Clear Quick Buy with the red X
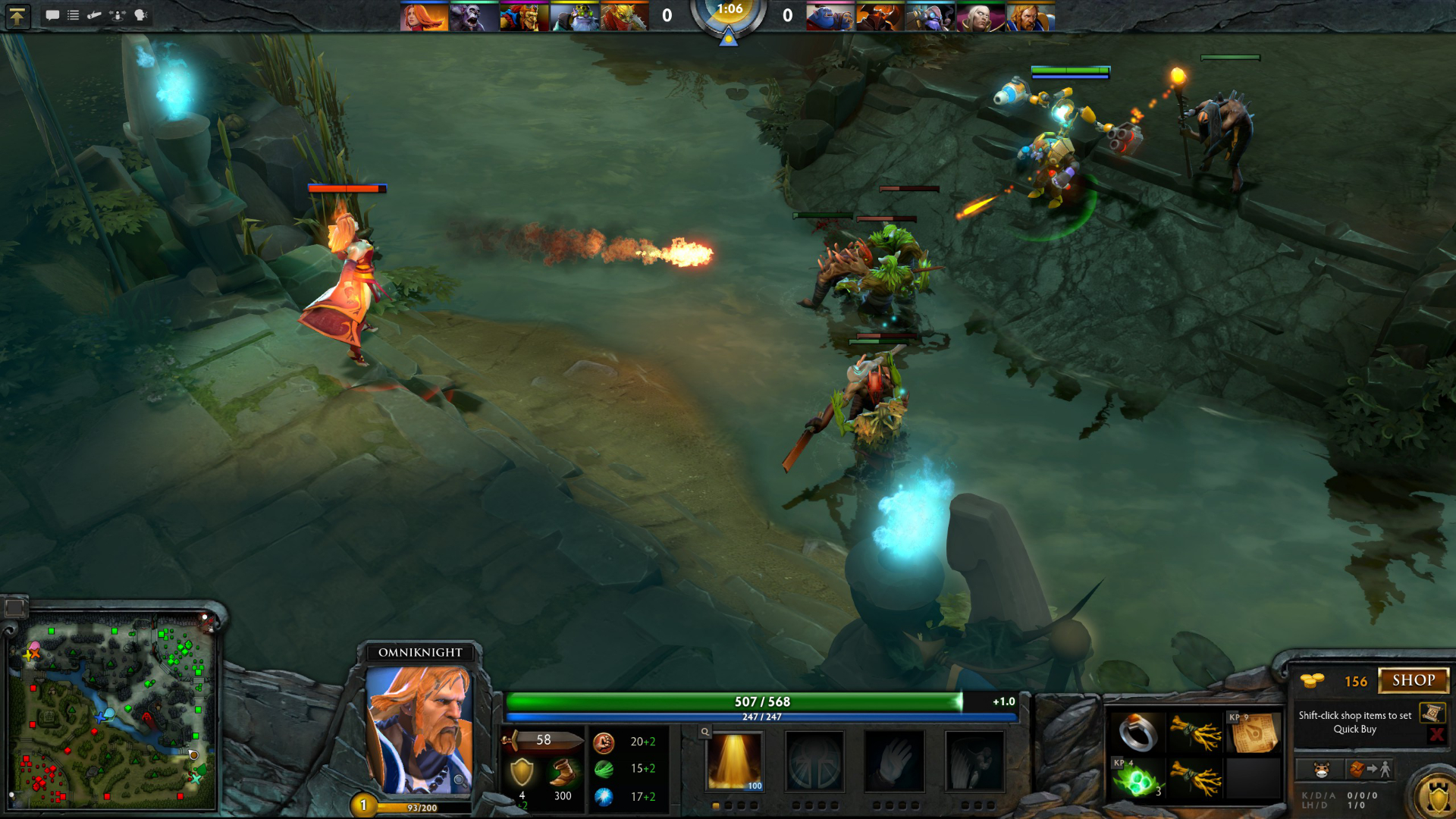The image size is (1456, 819). (1436, 734)
